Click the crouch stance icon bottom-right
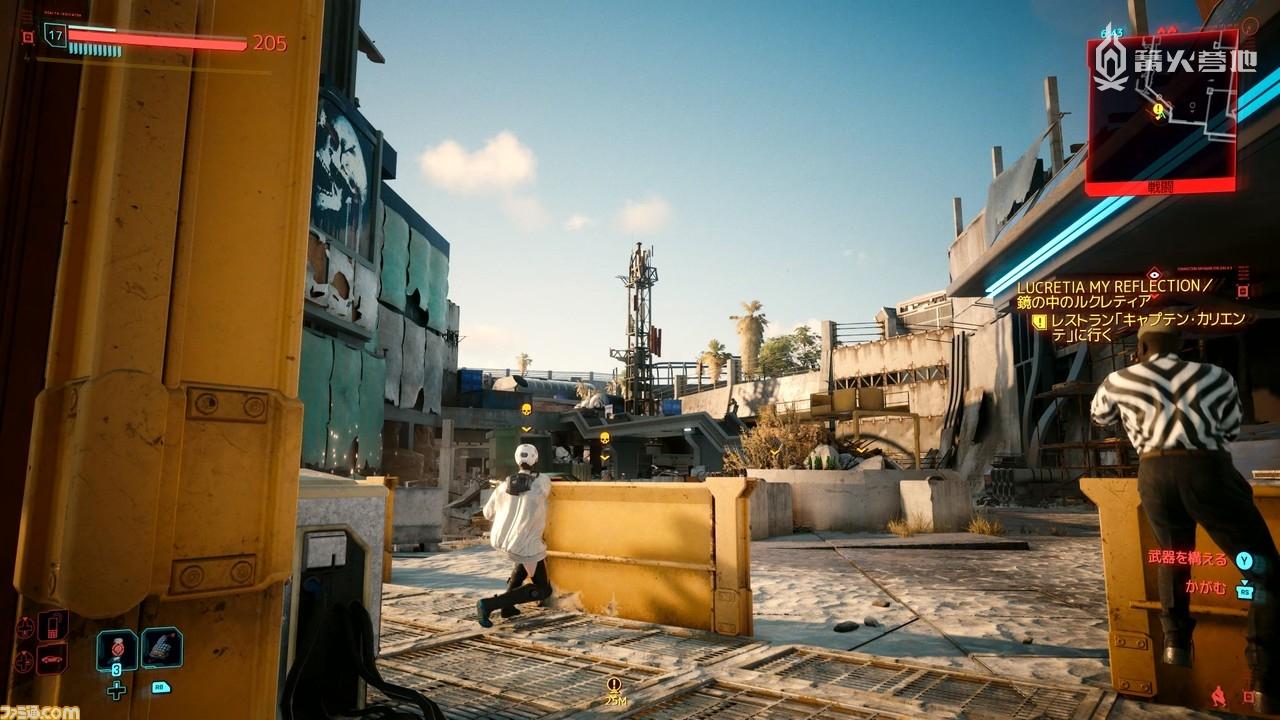Screen dimensions: 1280x720 click(1219, 697)
